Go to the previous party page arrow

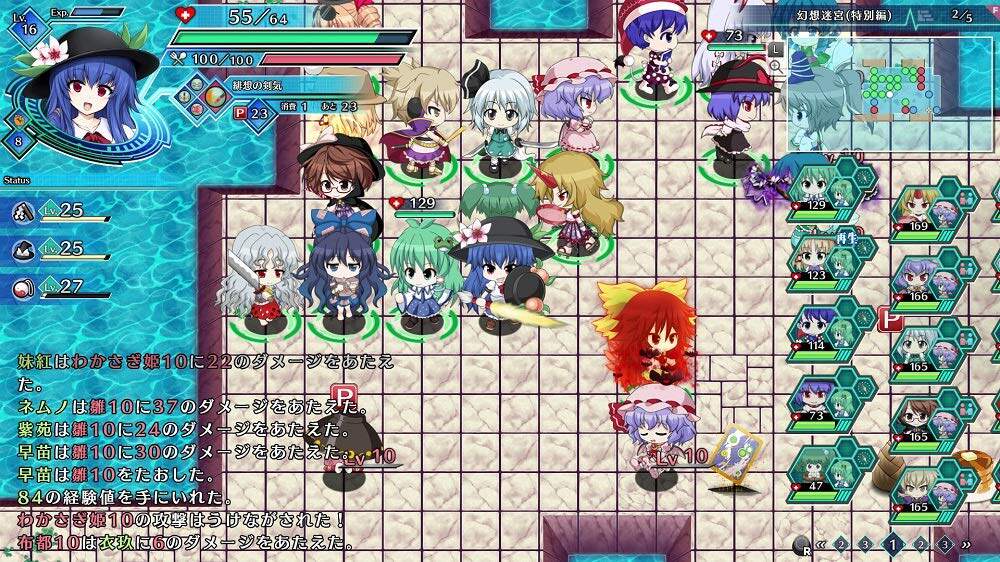(x=821, y=545)
